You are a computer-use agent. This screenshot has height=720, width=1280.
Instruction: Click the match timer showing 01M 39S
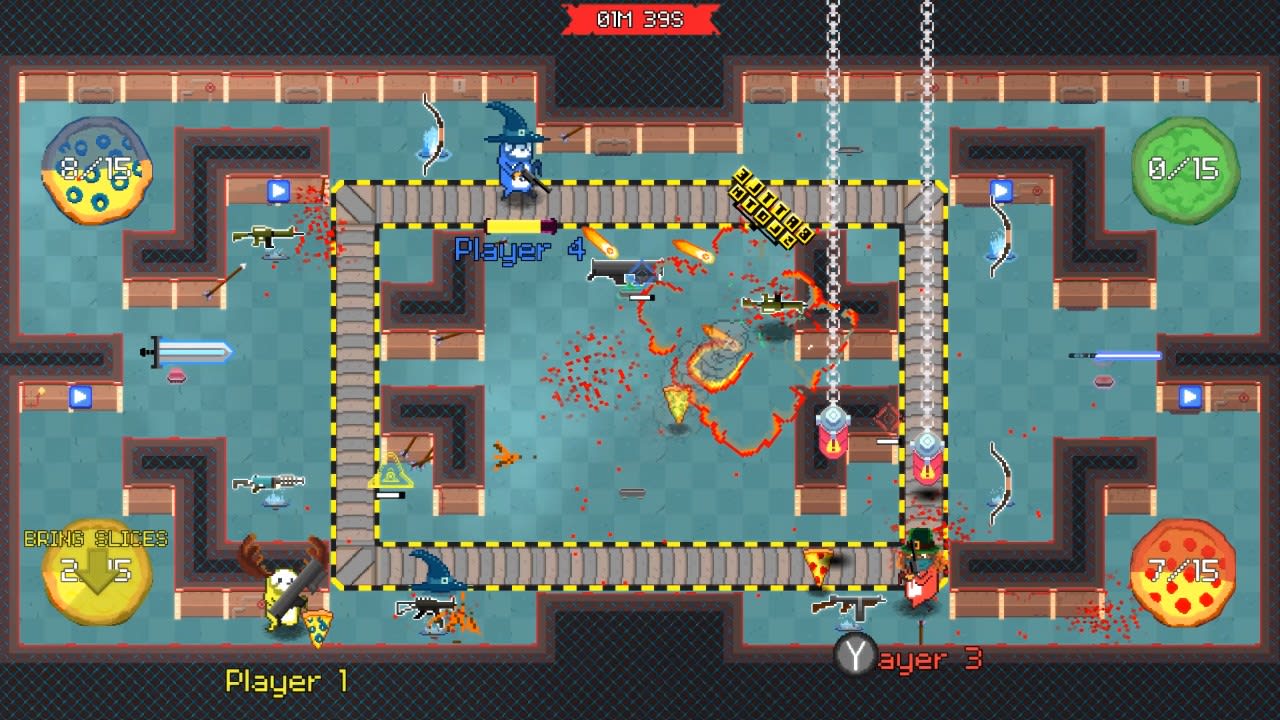pyautogui.click(x=640, y=16)
